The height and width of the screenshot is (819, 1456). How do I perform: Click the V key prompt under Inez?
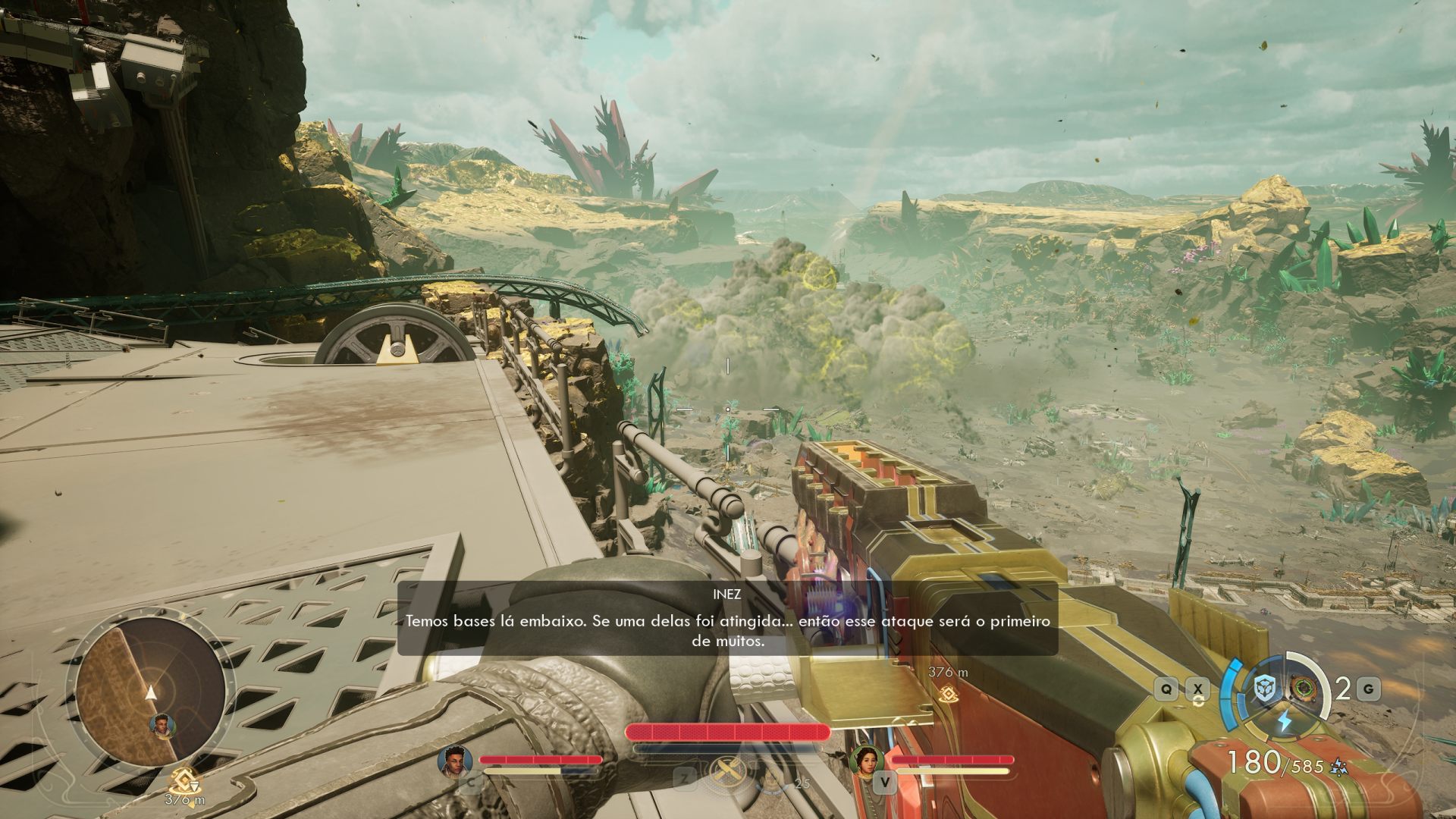pos(884,781)
